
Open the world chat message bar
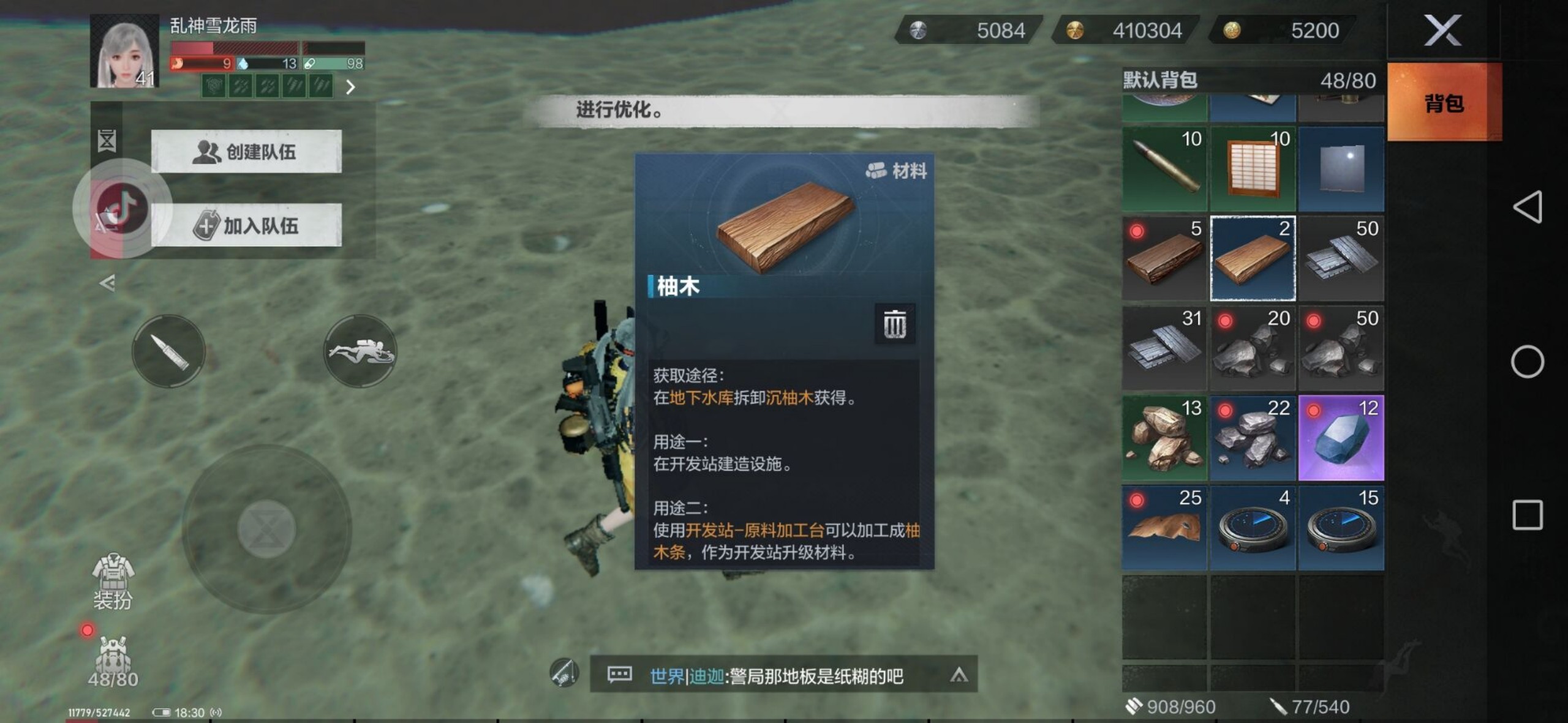(775, 675)
